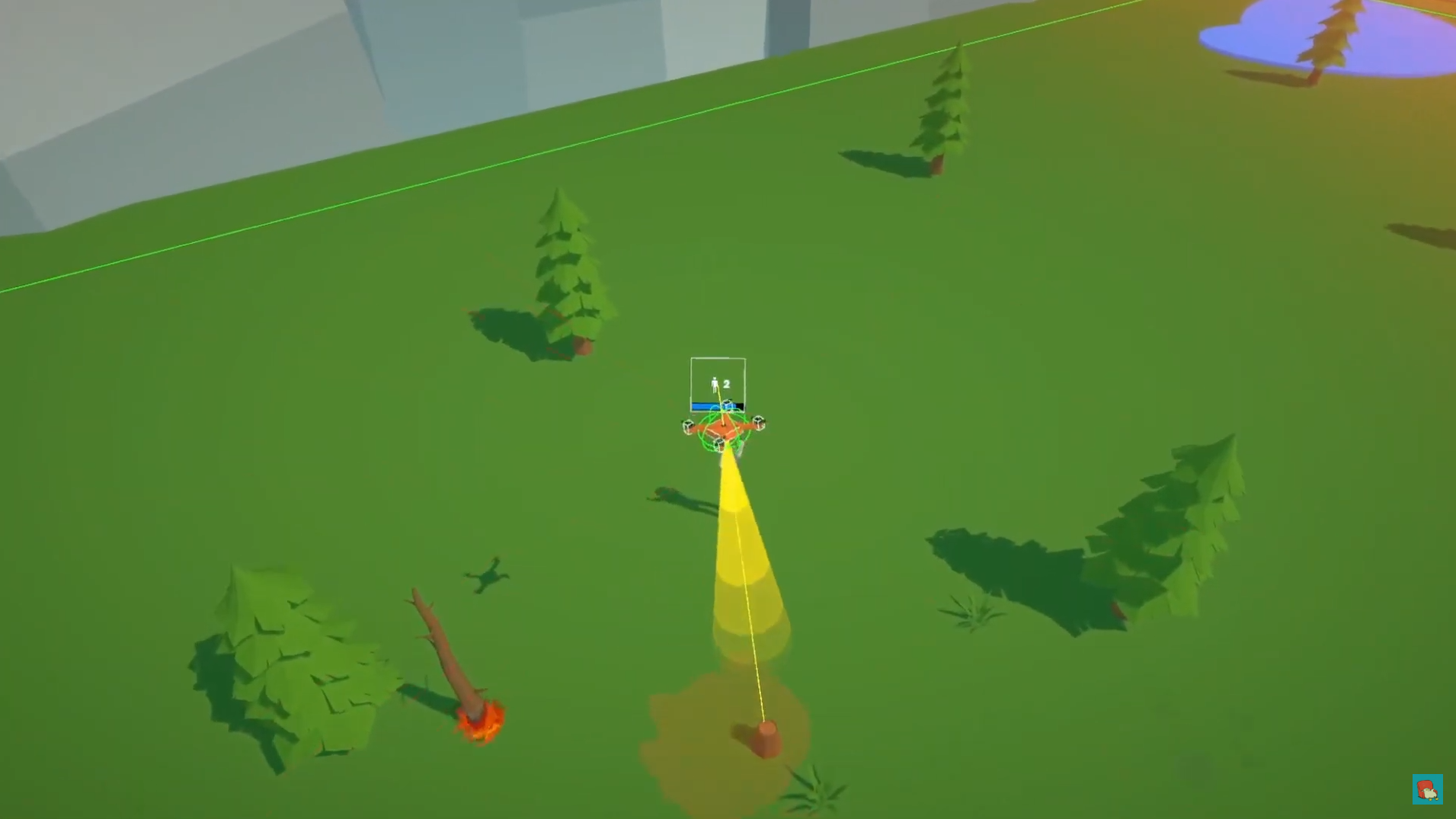The width and height of the screenshot is (1456, 819).
Task: Click the left cargo crate on the drone
Action: (x=689, y=426)
